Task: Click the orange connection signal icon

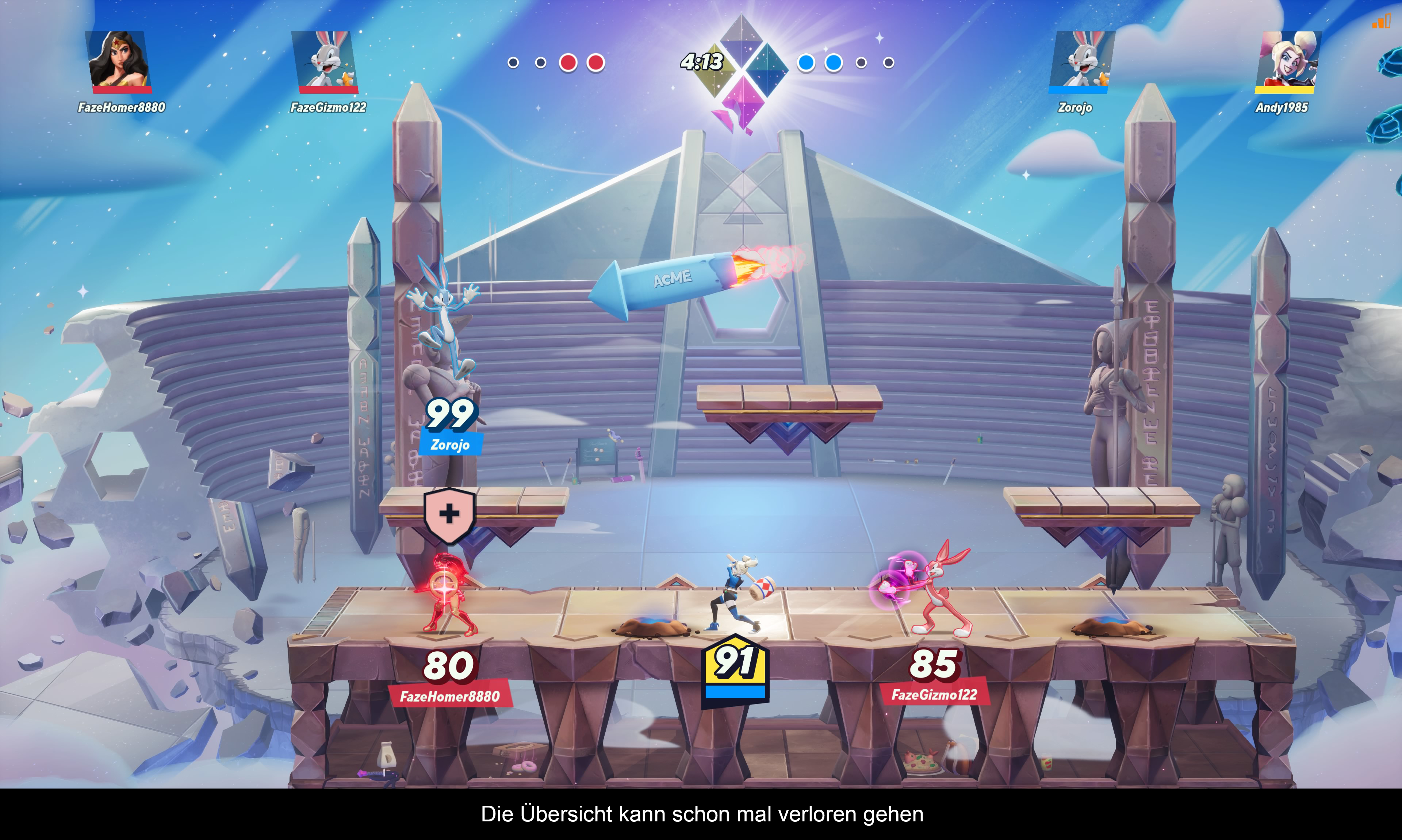Action: tap(1381, 22)
